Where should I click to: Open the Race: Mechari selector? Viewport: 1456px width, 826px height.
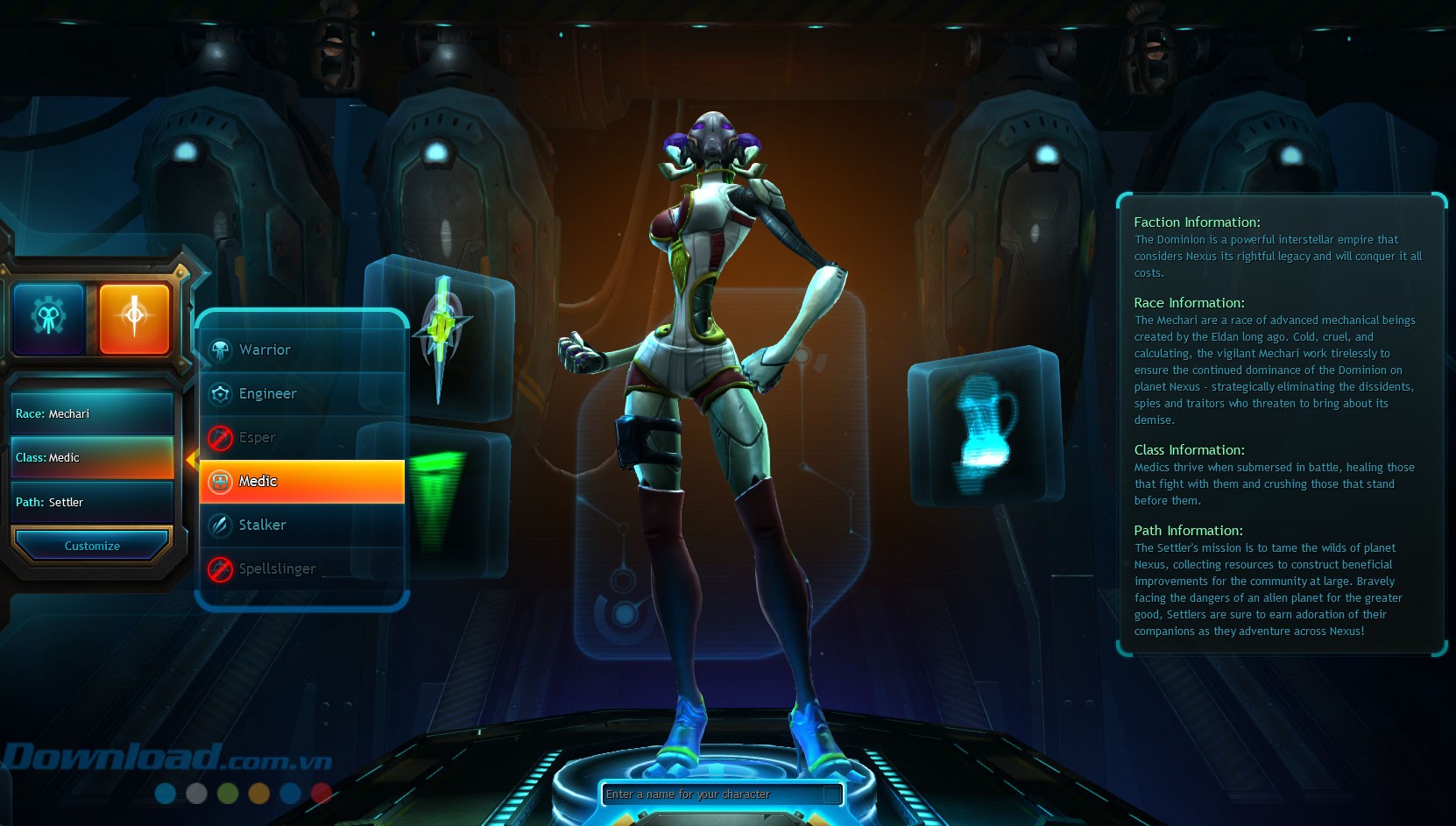coord(92,414)
